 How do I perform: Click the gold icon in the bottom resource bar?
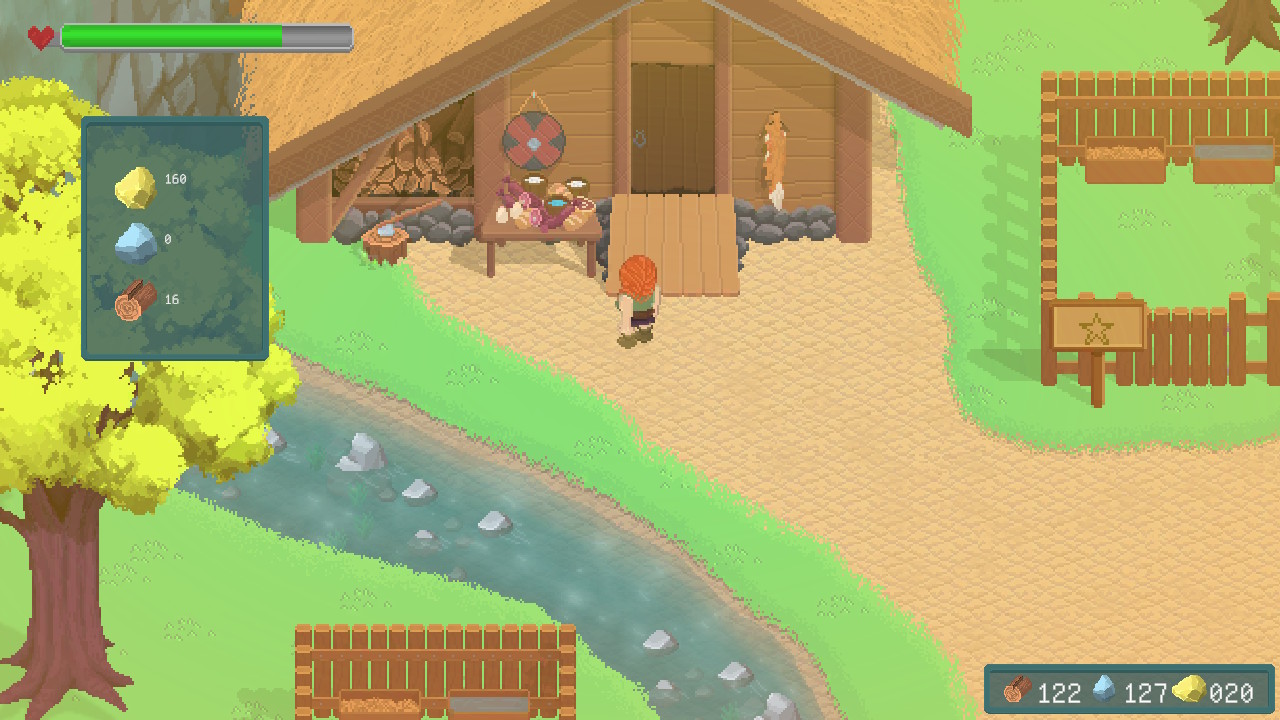coord(1188,690)
